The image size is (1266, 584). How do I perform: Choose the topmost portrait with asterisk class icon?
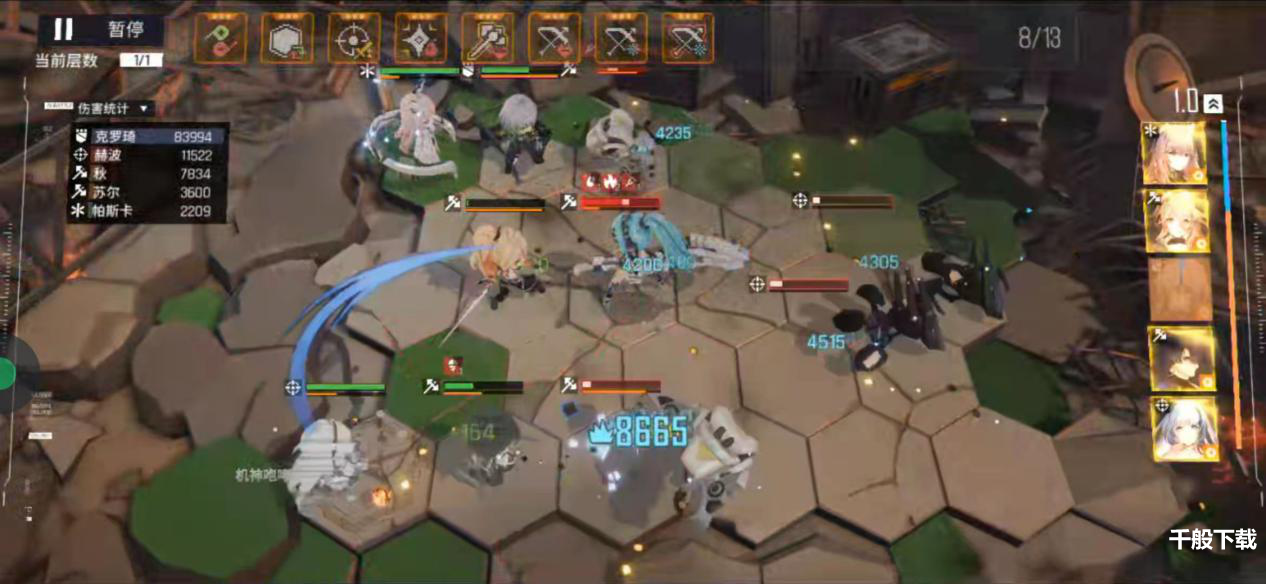click(x=1174, y=154)
